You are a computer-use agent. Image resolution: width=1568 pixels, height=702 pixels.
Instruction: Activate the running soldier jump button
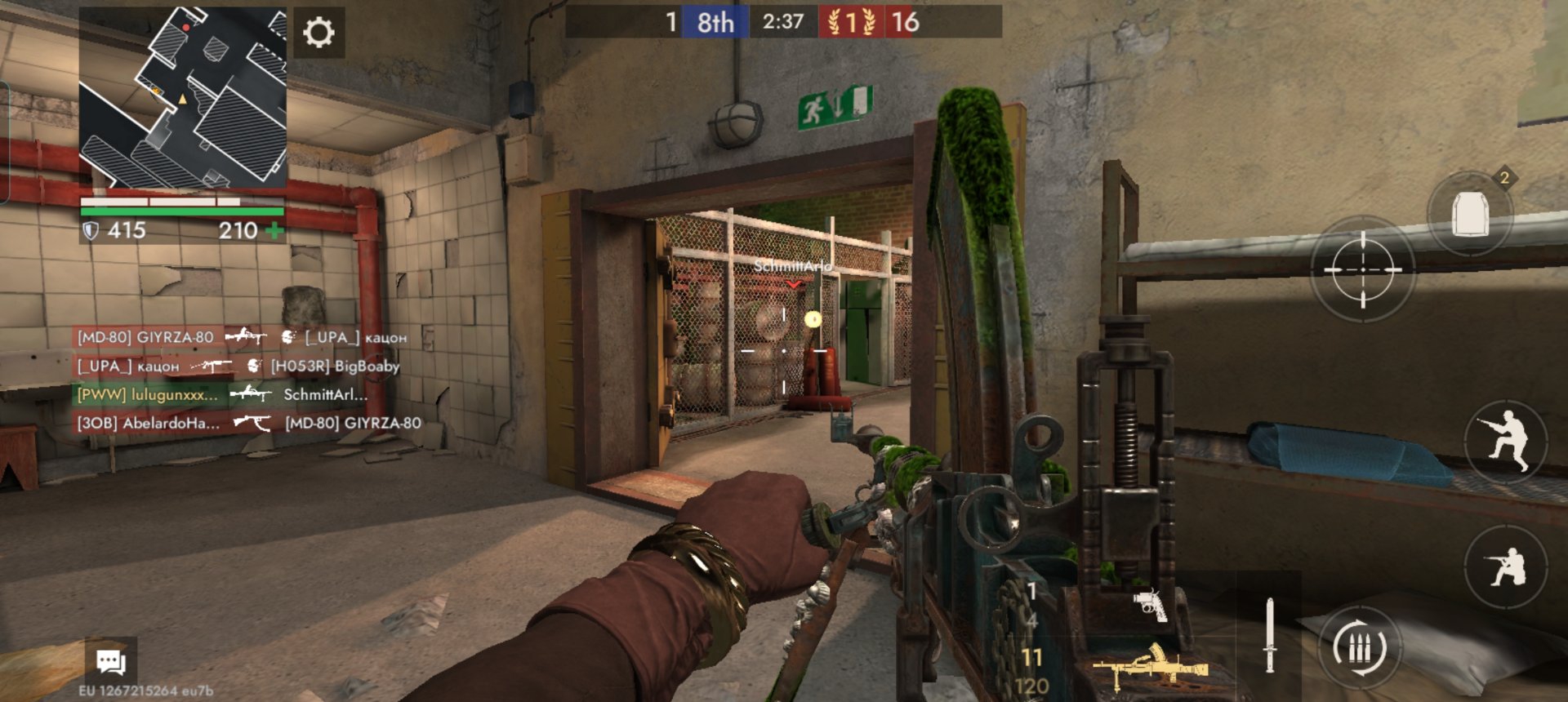coord(1506,442)
